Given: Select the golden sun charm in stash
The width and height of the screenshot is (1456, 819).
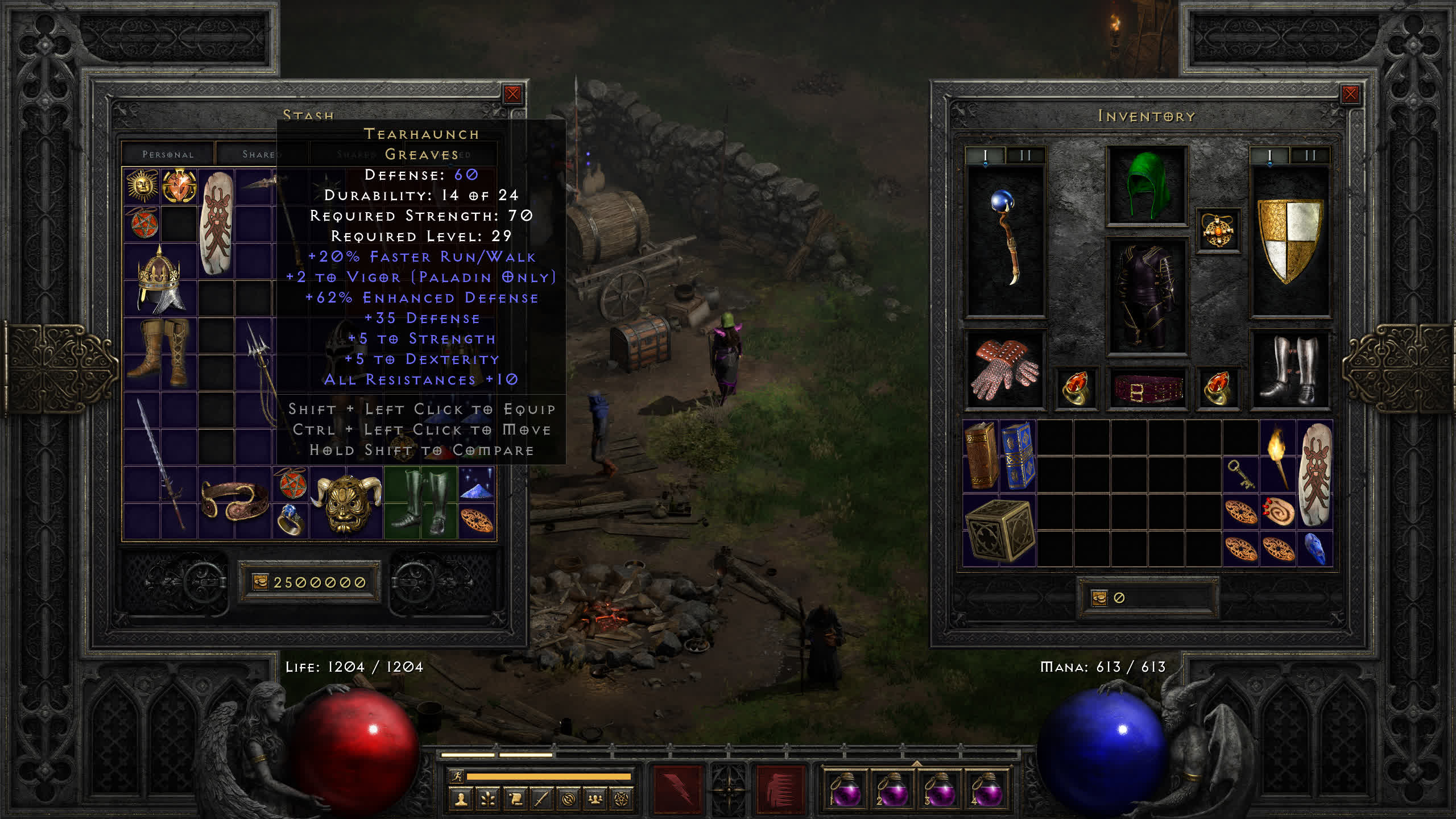Looking at the screenshot, I should point(142,185).
